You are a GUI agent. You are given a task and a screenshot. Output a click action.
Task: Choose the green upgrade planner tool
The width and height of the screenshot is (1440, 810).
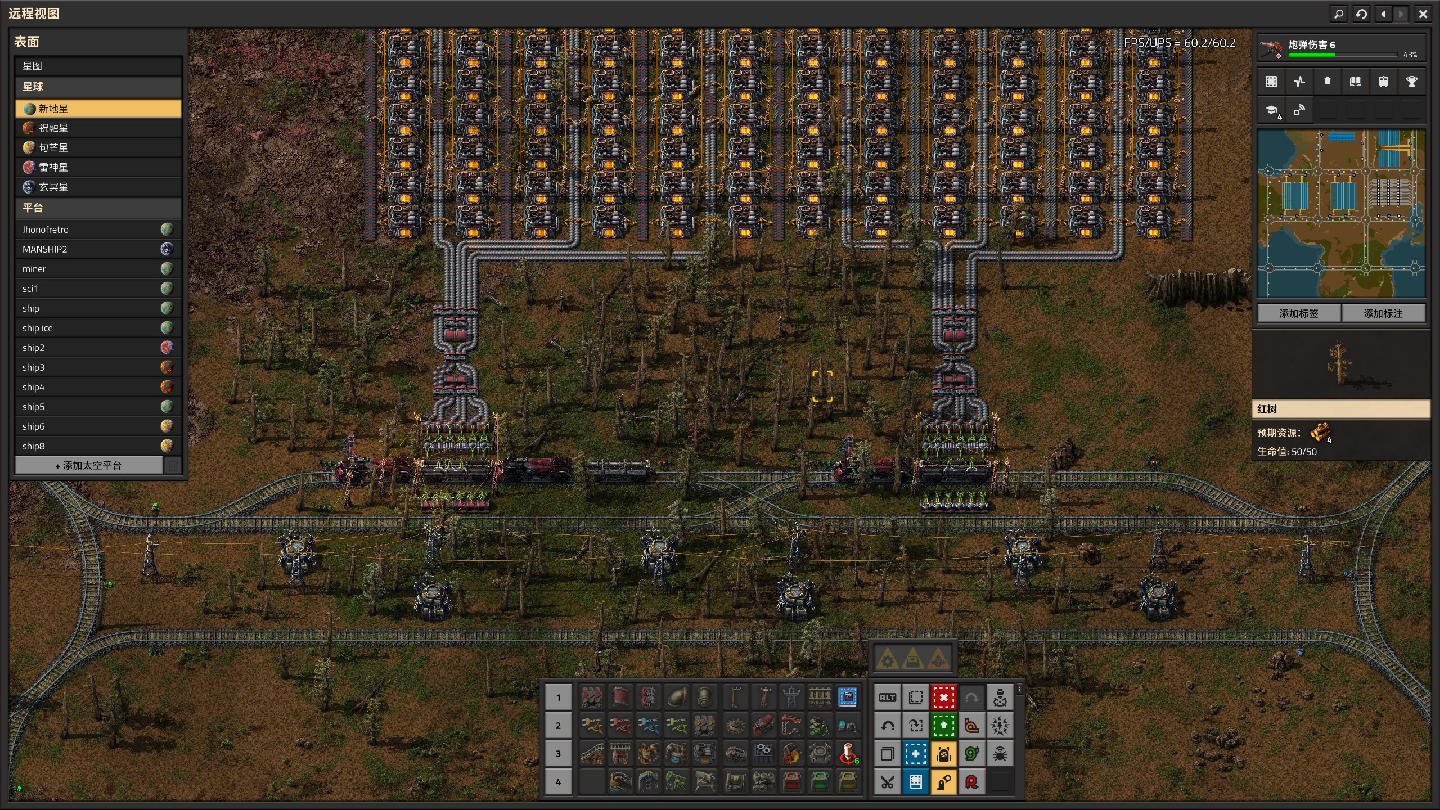(x=943, y=725)
